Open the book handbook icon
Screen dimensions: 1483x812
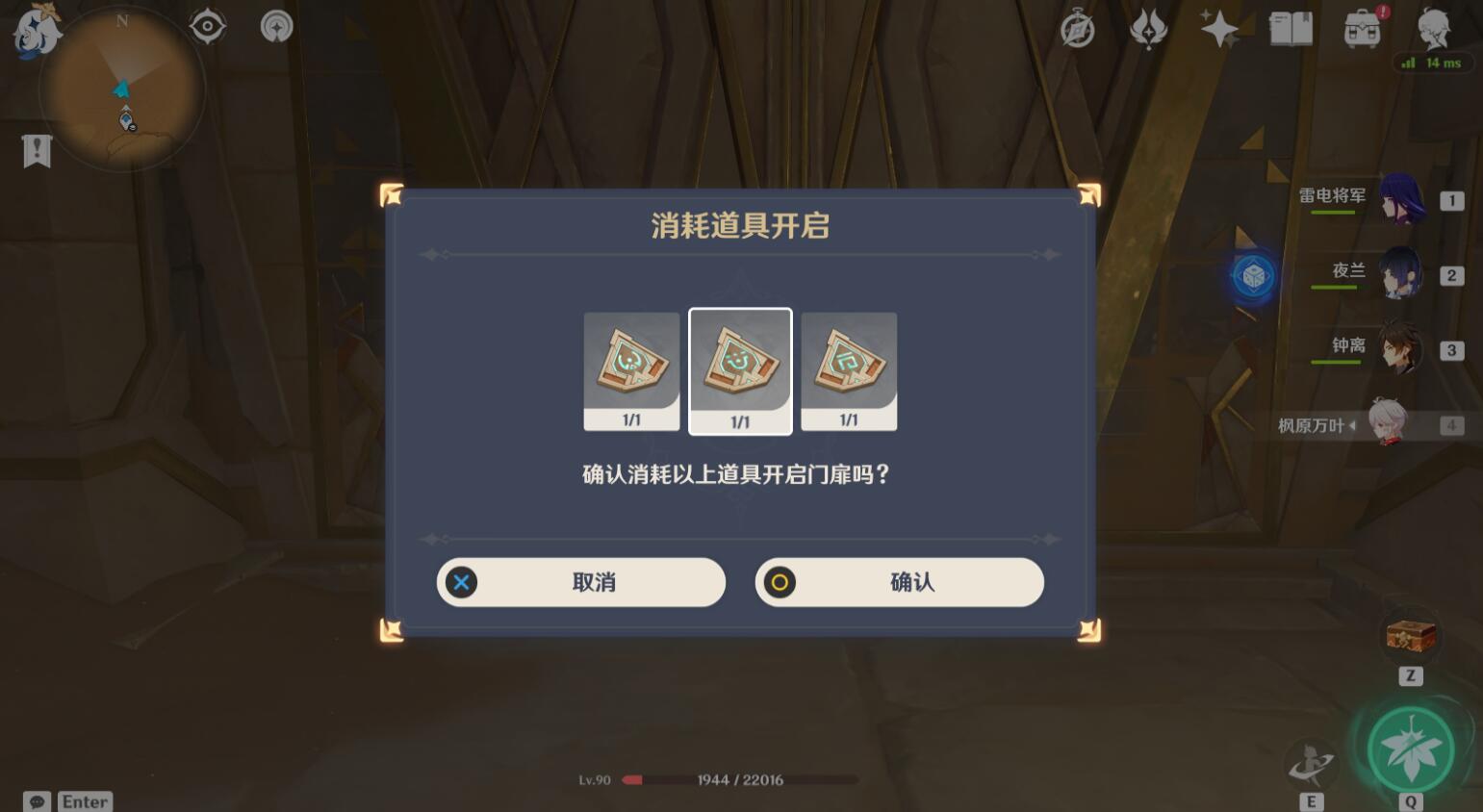[1291, 29]
